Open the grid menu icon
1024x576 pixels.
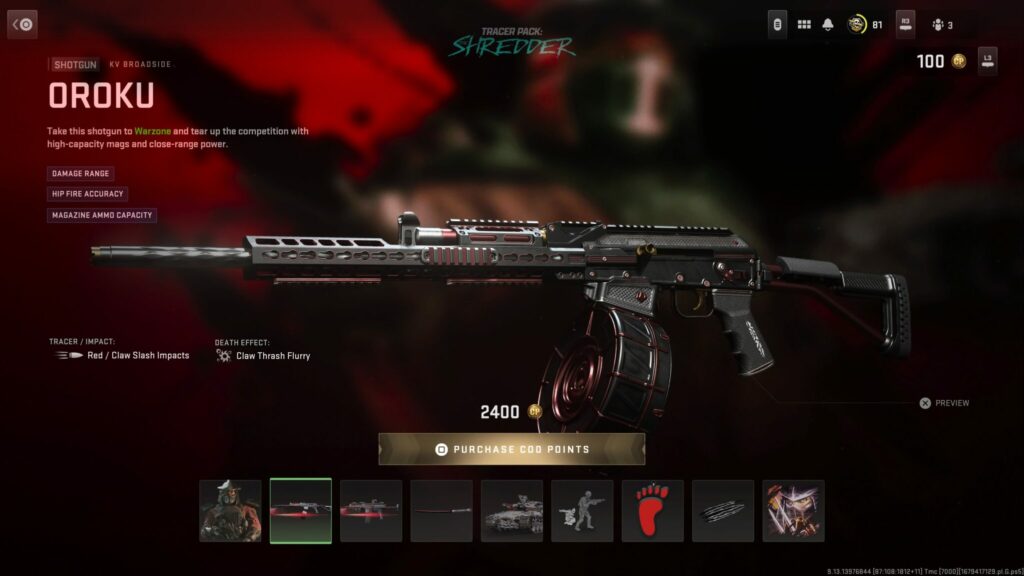pyautogui.click(x=804, y=24)
